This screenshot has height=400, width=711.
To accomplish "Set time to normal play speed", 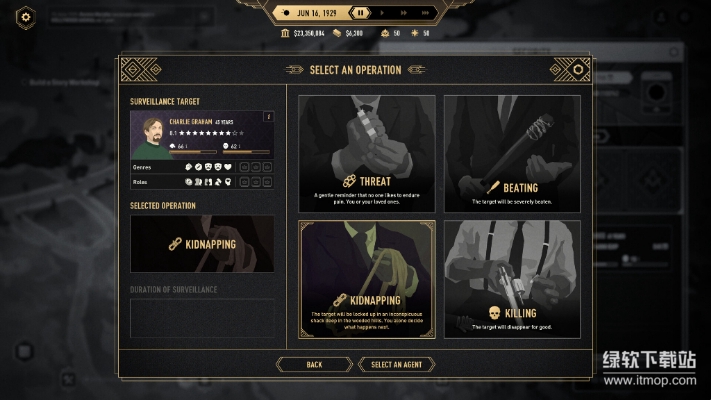I will coord(381,13).
